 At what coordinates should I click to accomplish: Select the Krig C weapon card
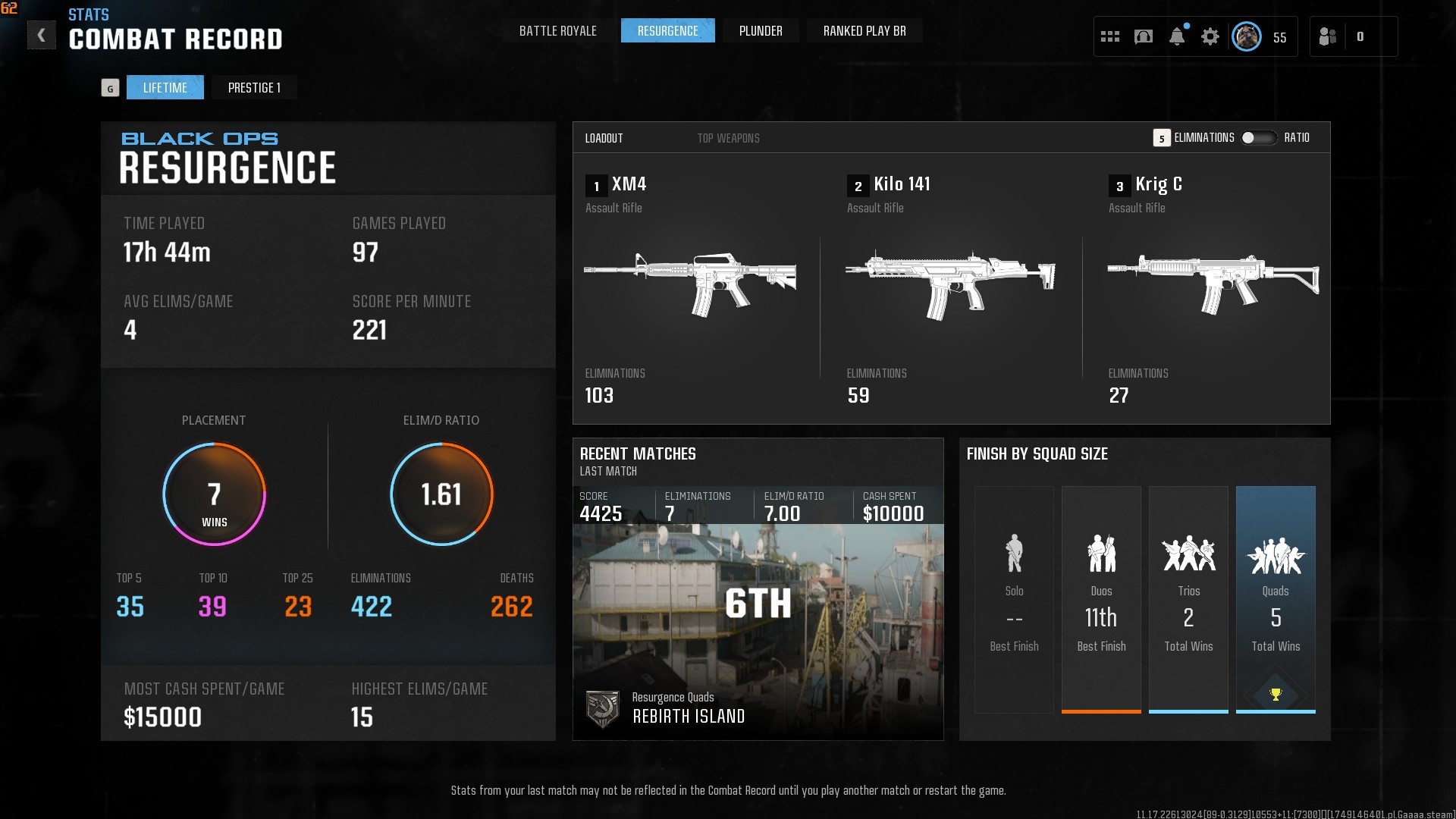click(x=1213, y=287)
